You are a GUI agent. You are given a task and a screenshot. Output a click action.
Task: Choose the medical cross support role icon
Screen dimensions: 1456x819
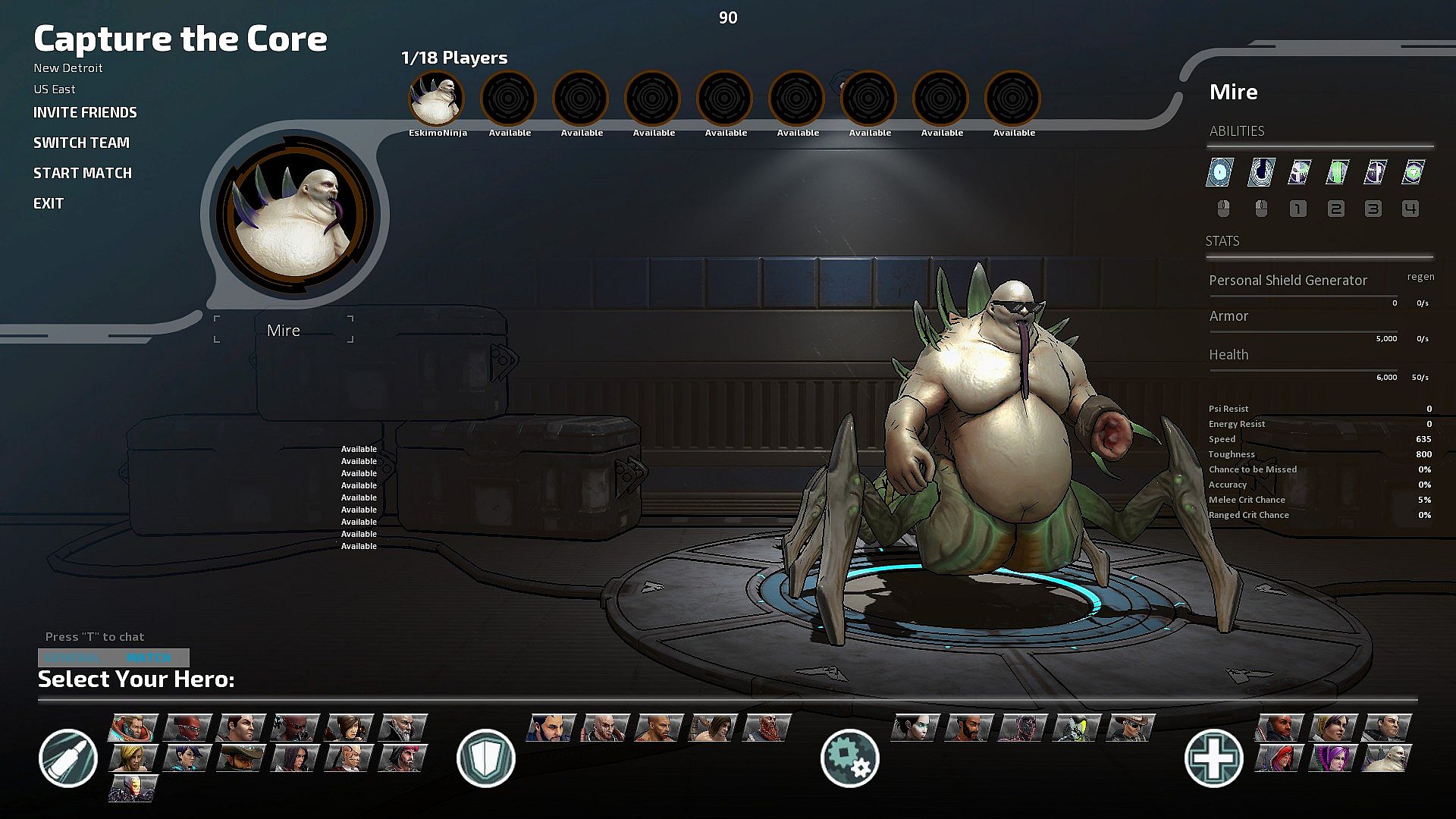(1213, 758)
